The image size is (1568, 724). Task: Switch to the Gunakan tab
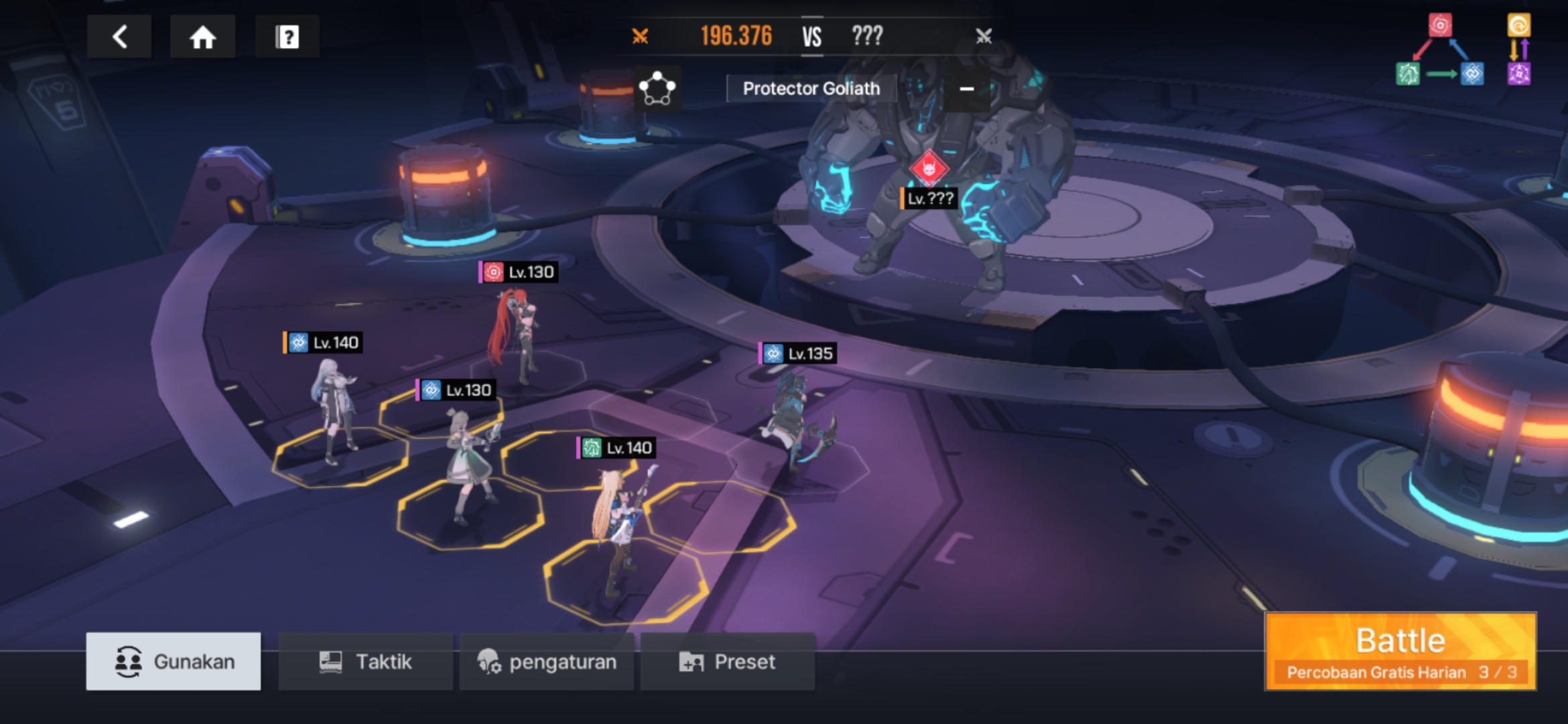coord(174,662)
